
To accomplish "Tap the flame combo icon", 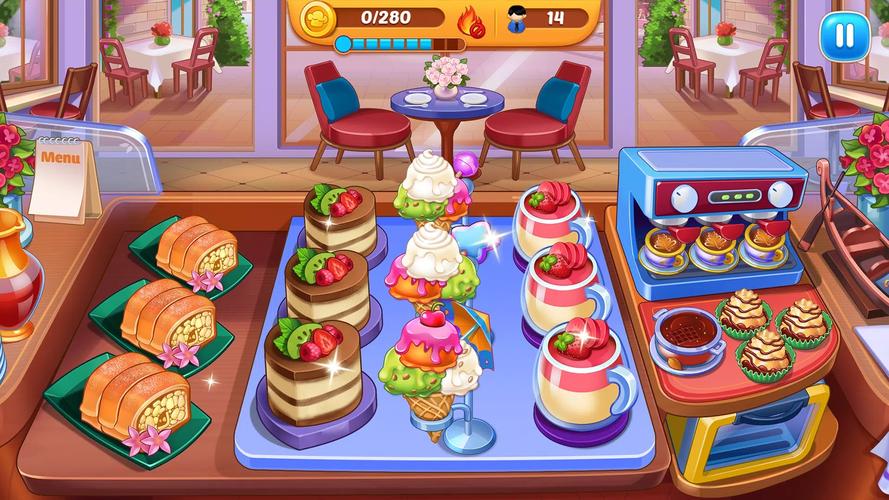I will point(470,20).
